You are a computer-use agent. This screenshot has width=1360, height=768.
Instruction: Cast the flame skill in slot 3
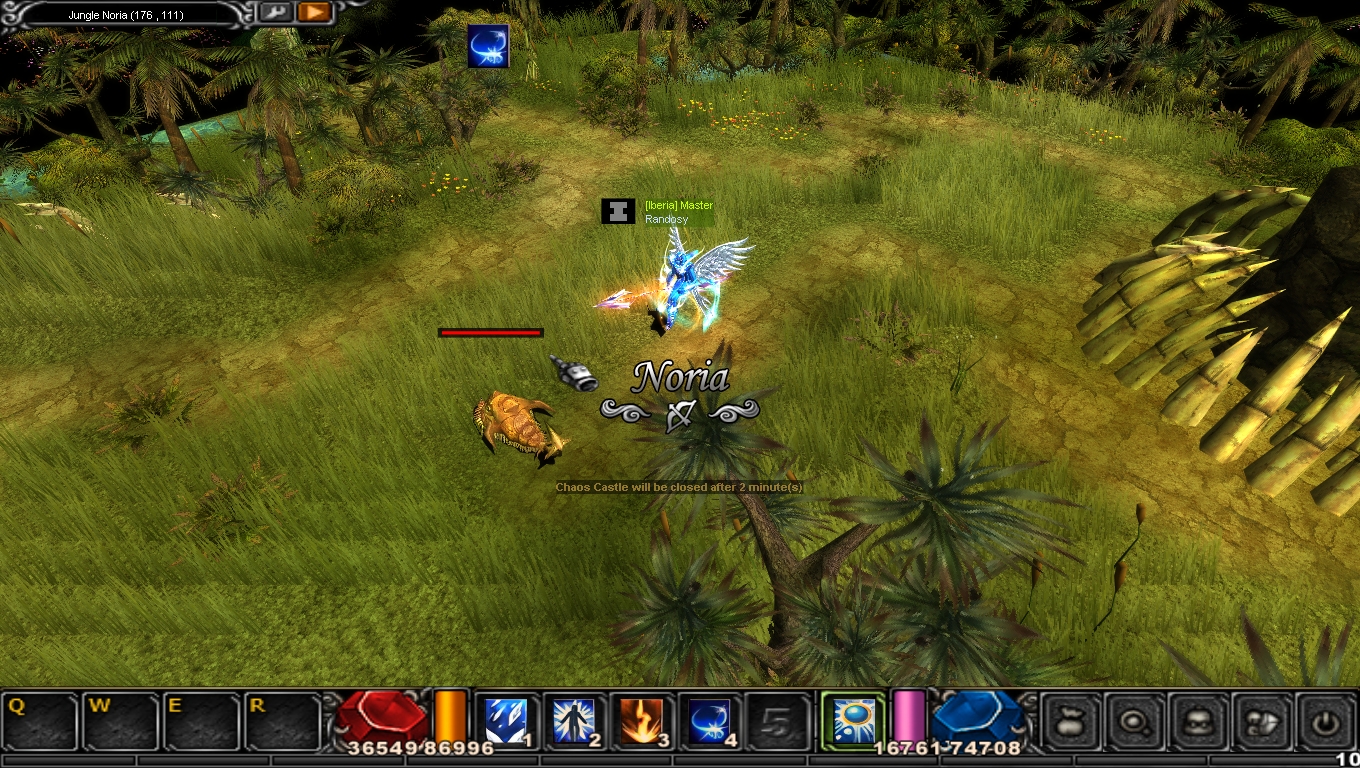(x=641, y=721)
